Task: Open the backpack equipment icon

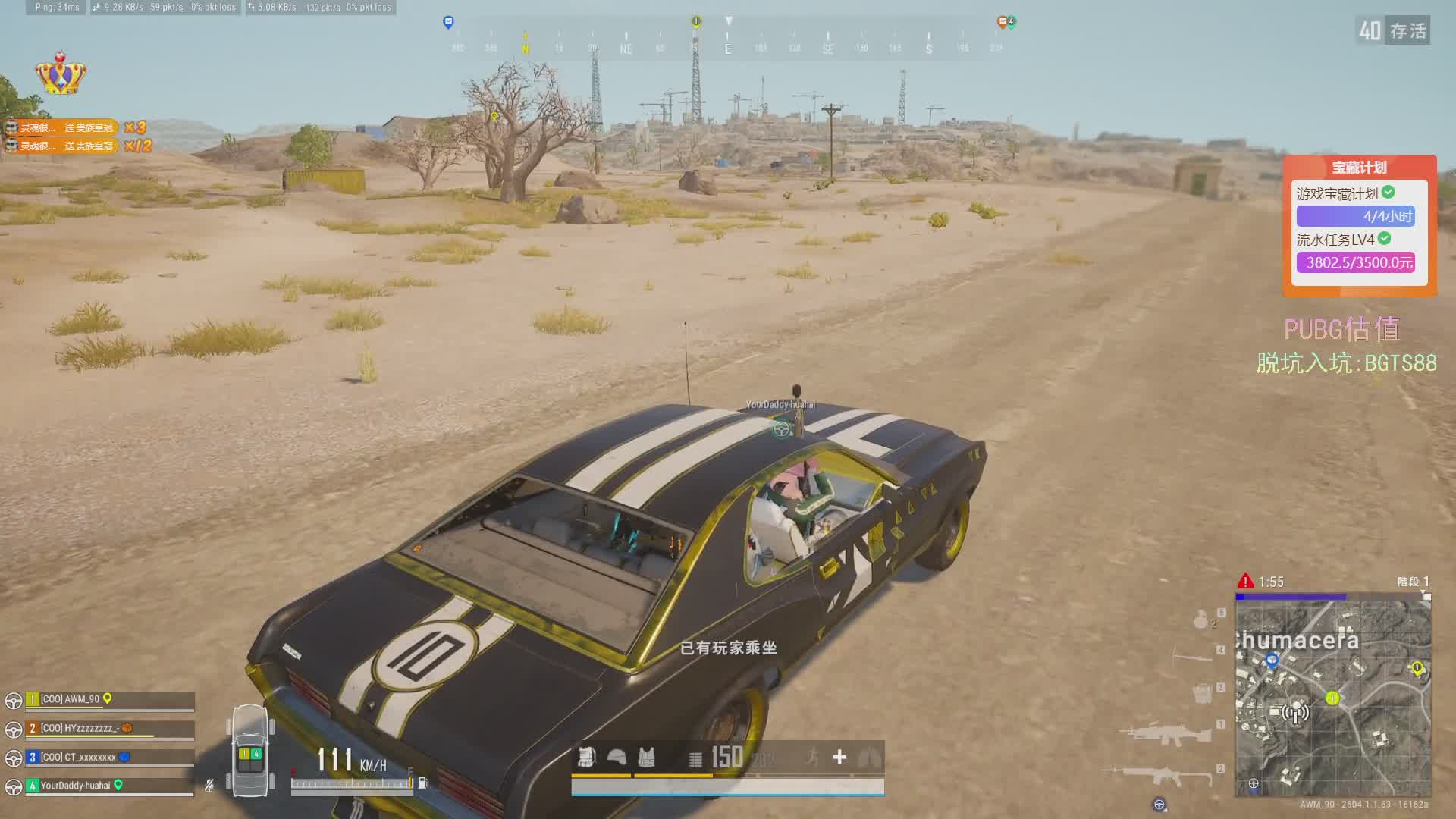Action: click(586, 757)
